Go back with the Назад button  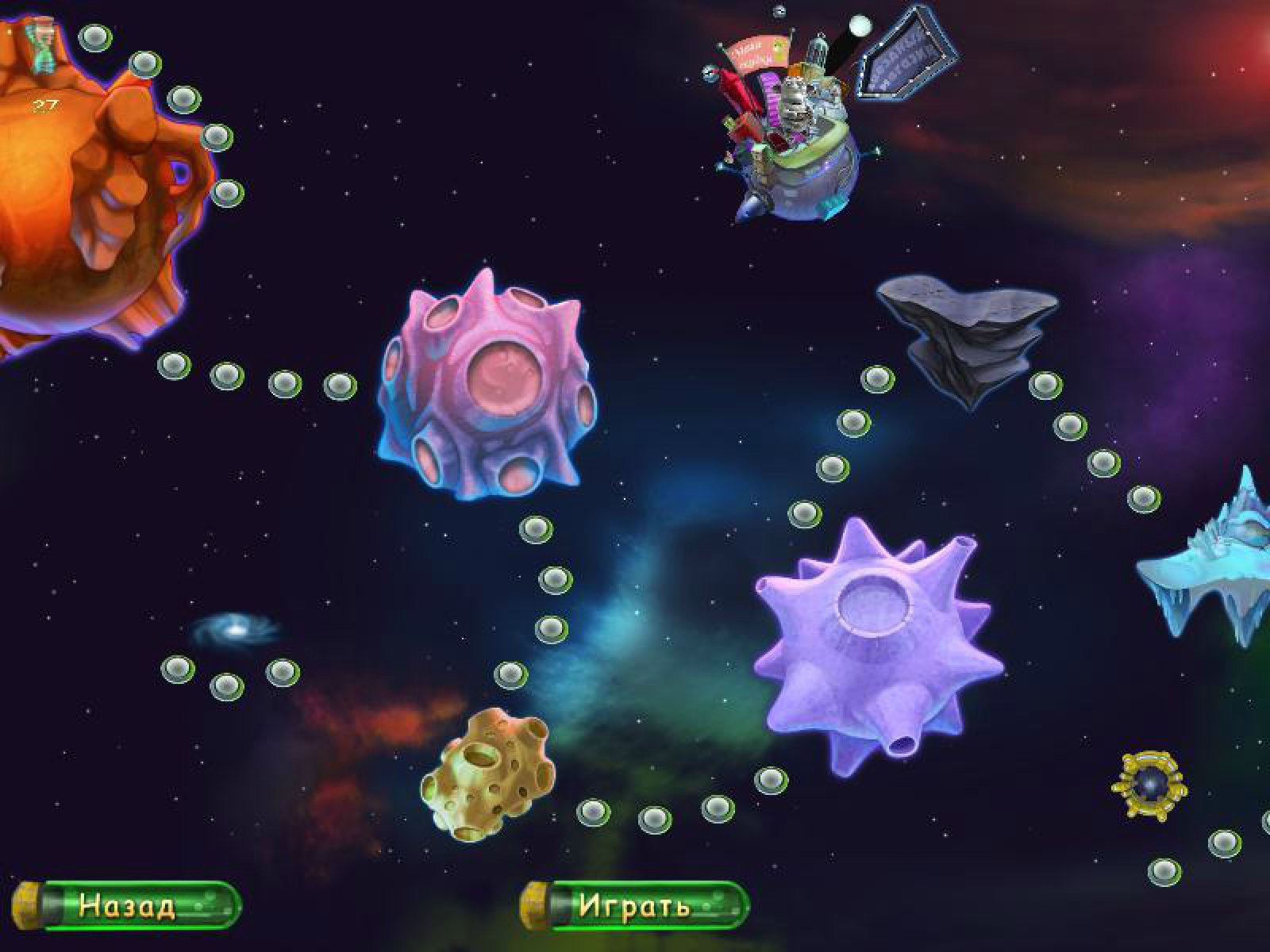click(x=129, y=905)
